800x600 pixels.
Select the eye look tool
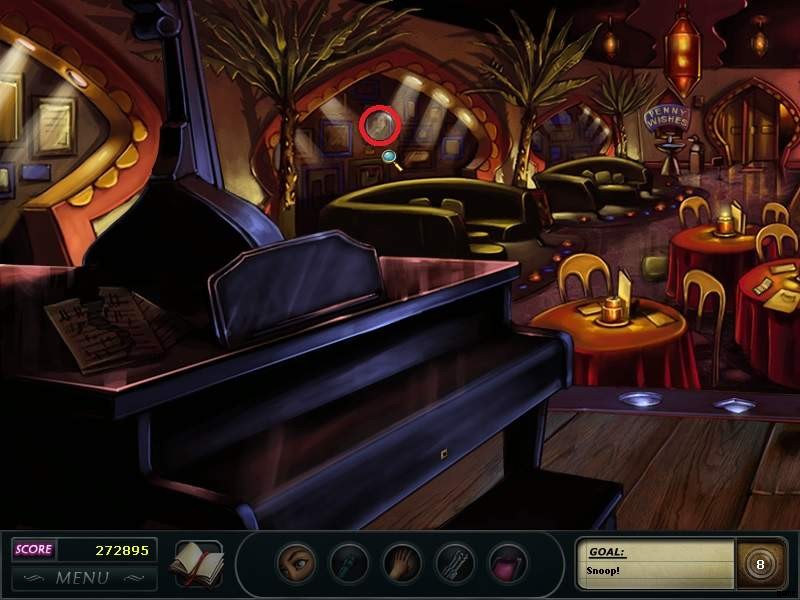[x=296, y=564]
